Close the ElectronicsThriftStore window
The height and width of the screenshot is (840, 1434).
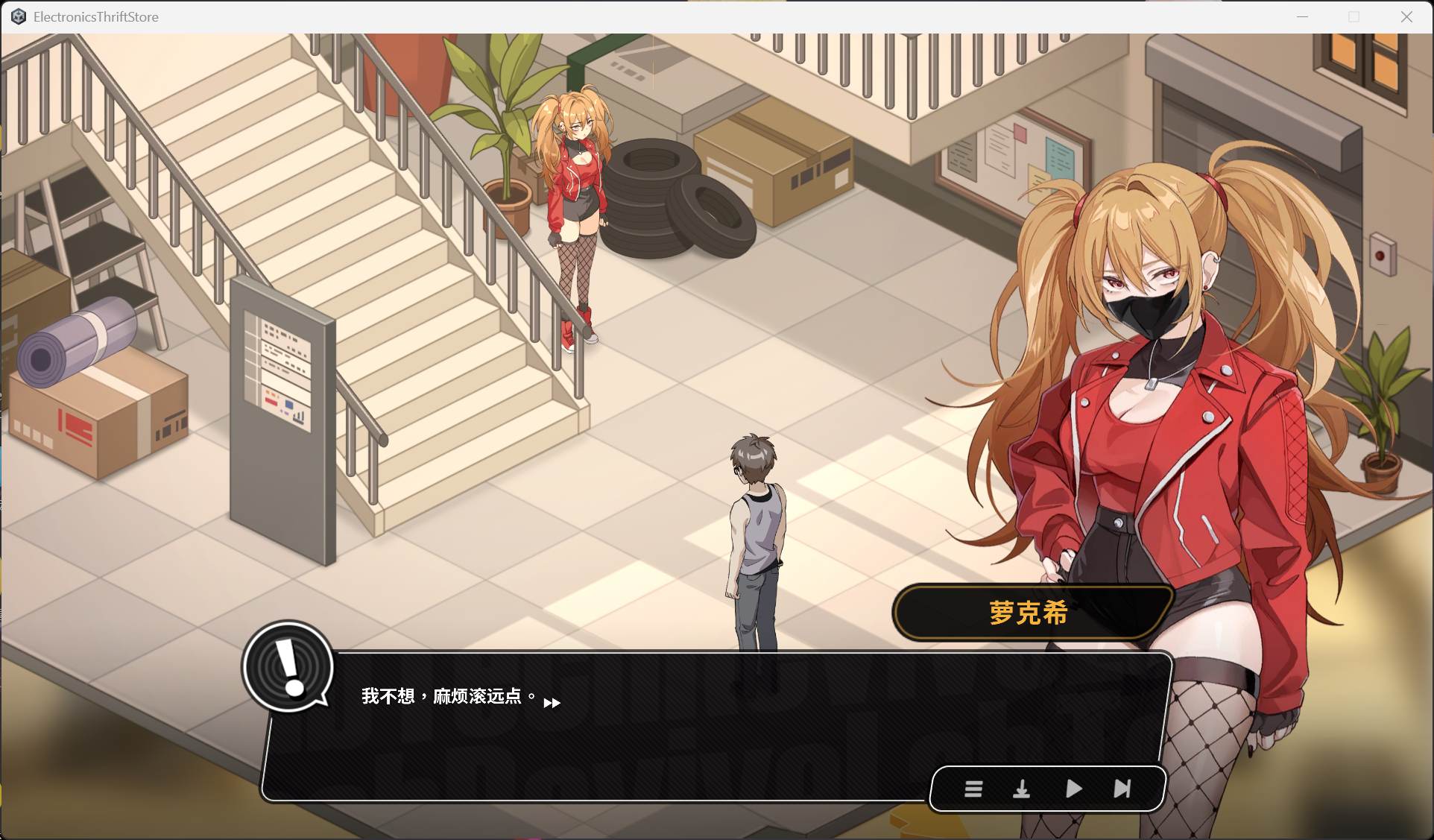click(x=1406, y=16)
